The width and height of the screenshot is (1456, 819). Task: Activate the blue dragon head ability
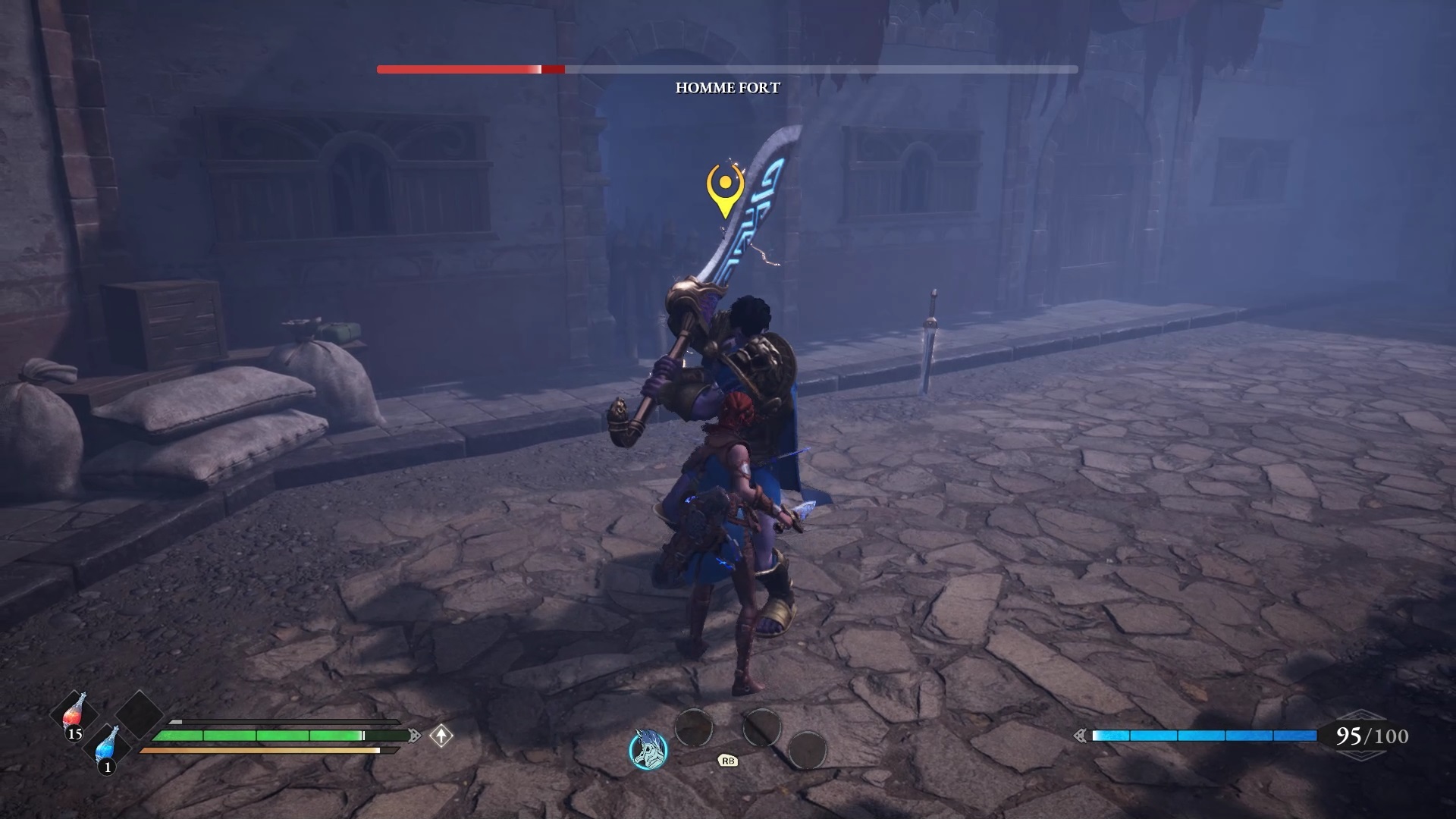(649, 749)
